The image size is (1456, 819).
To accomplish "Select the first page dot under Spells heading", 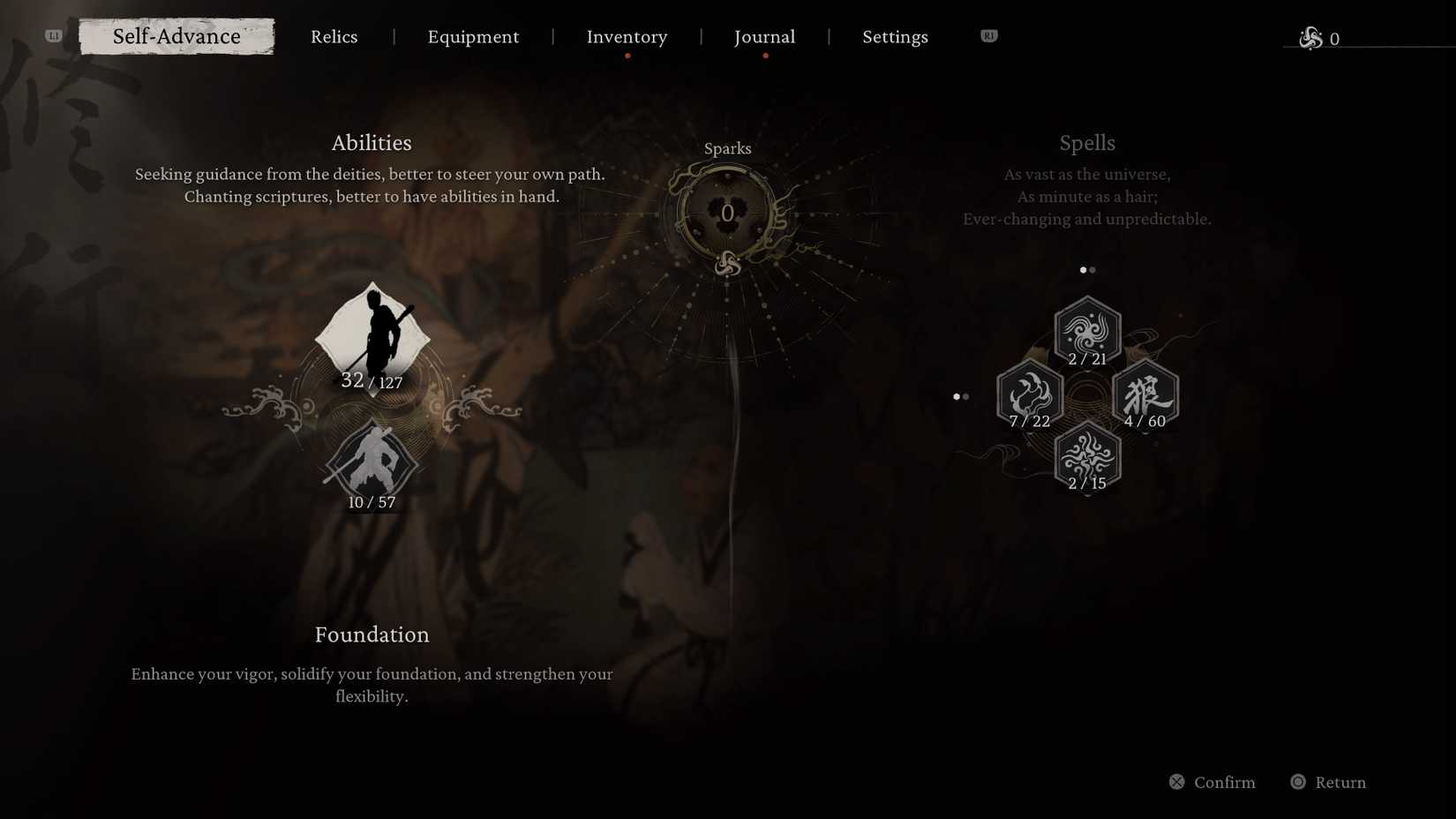I will tap(1082, 270).
